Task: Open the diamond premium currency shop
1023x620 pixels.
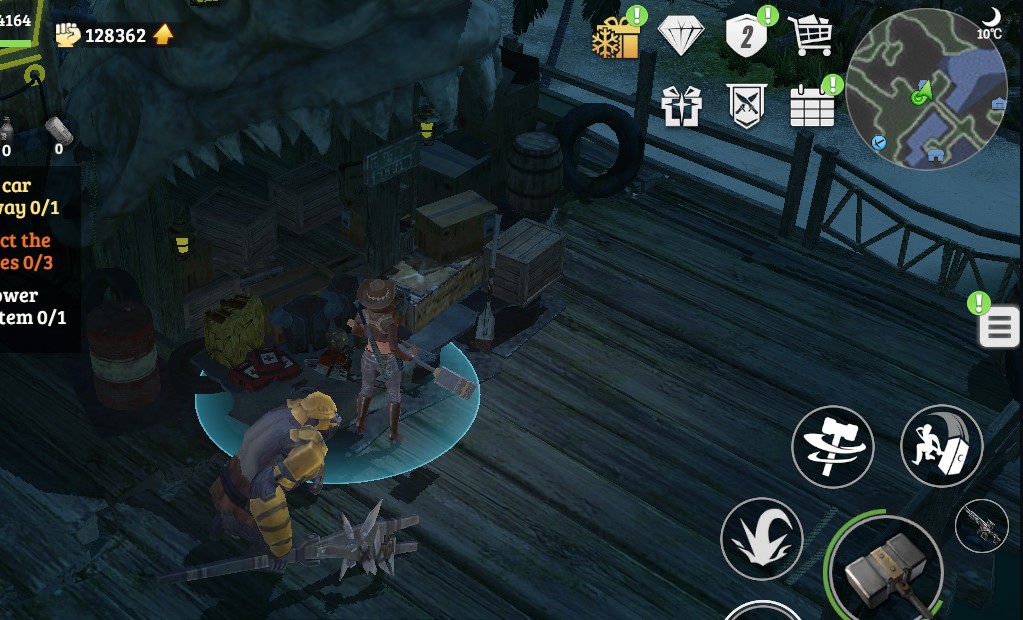Action: [x=681, y=37]
